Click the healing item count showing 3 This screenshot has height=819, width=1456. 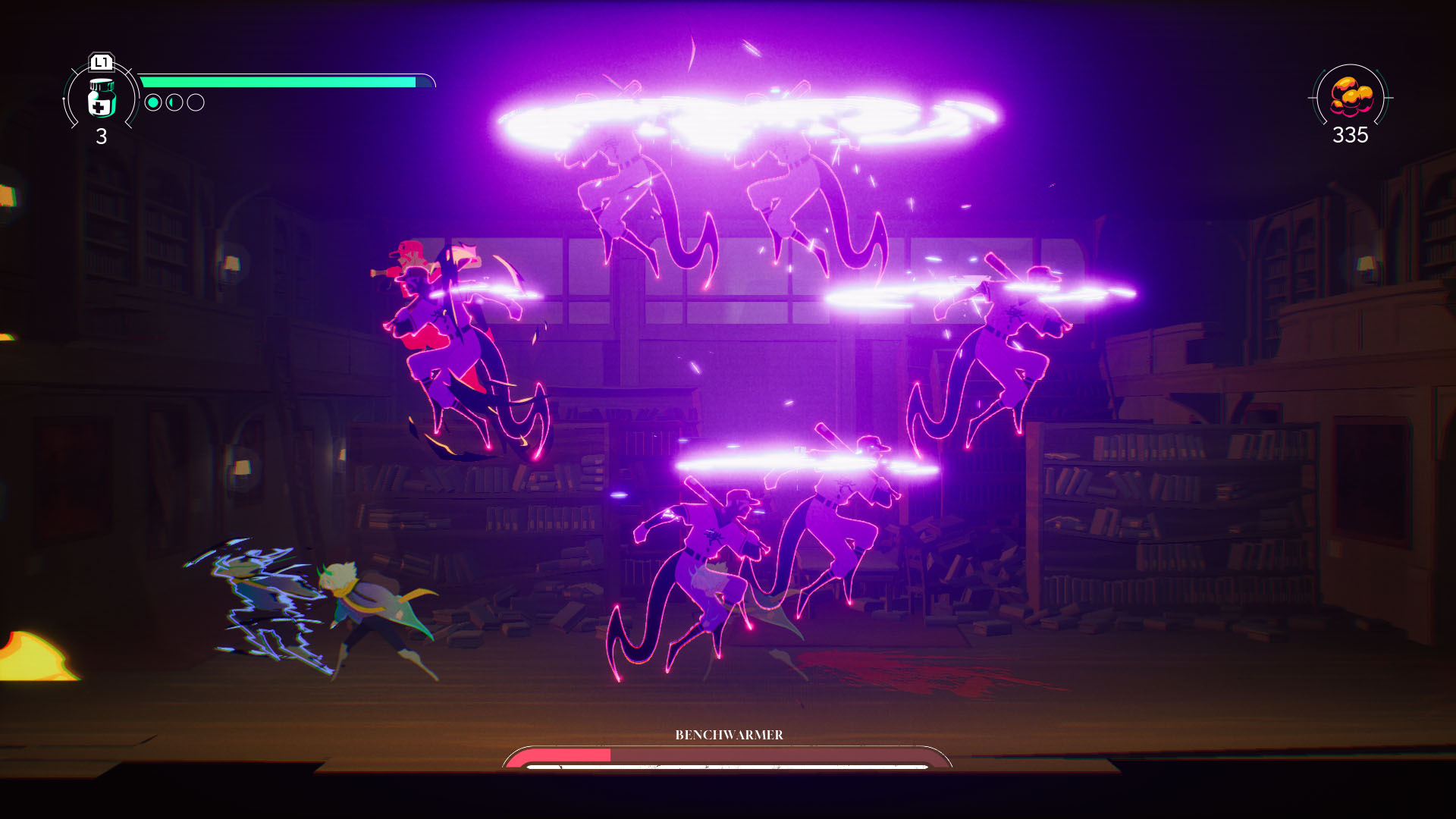(x=102, y=138)
